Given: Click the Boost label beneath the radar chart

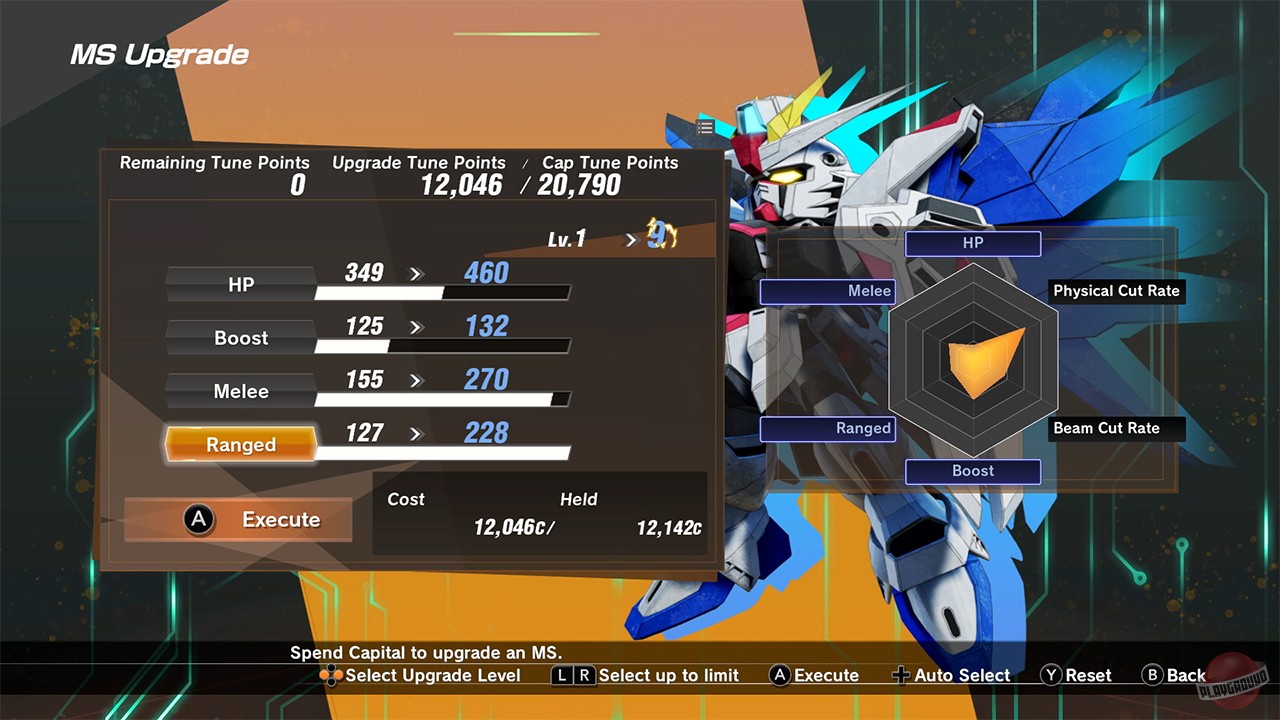Looking at the screenshot, I should click(972, 471).
